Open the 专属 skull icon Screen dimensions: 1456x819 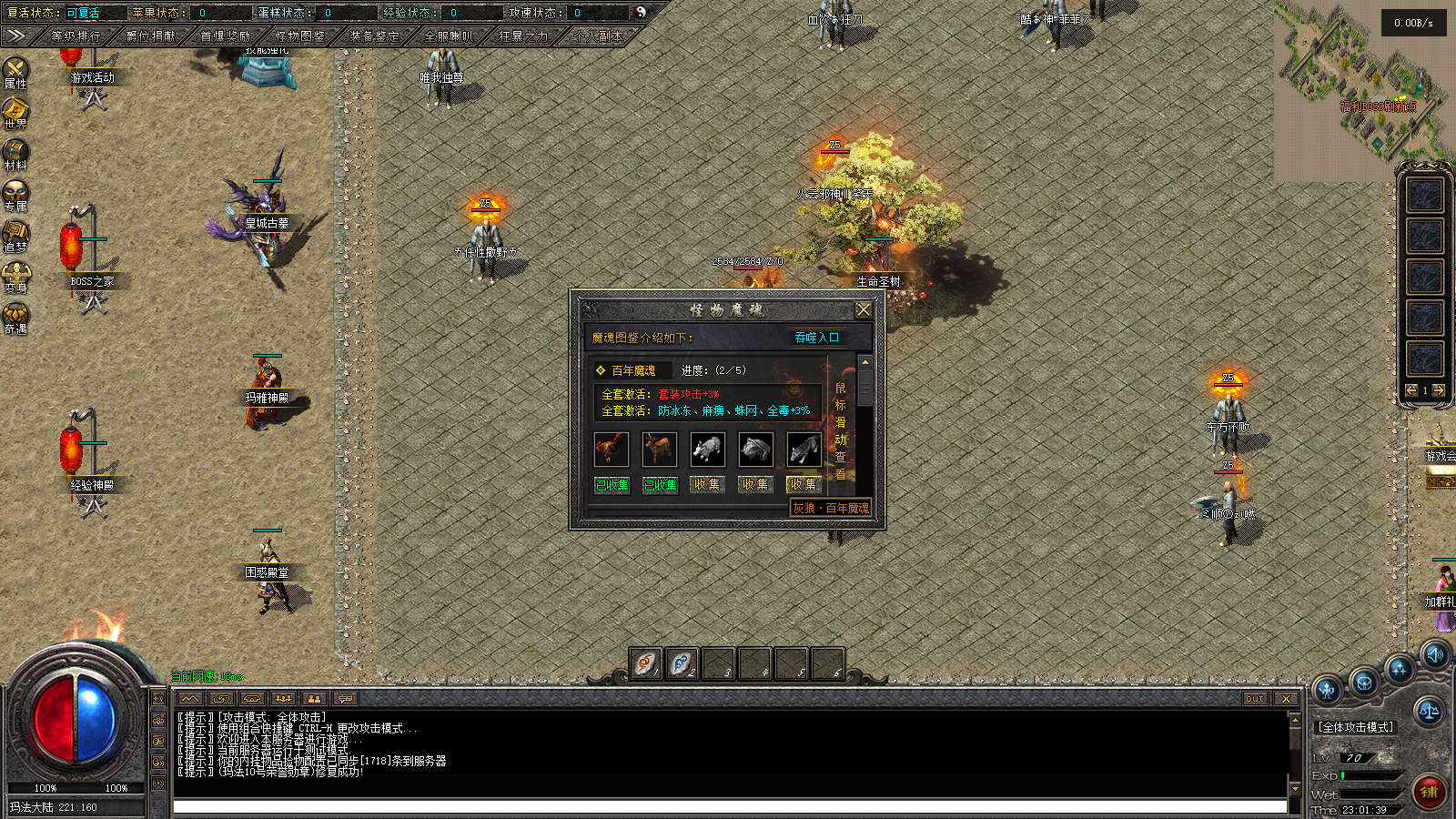coord(15,193)
